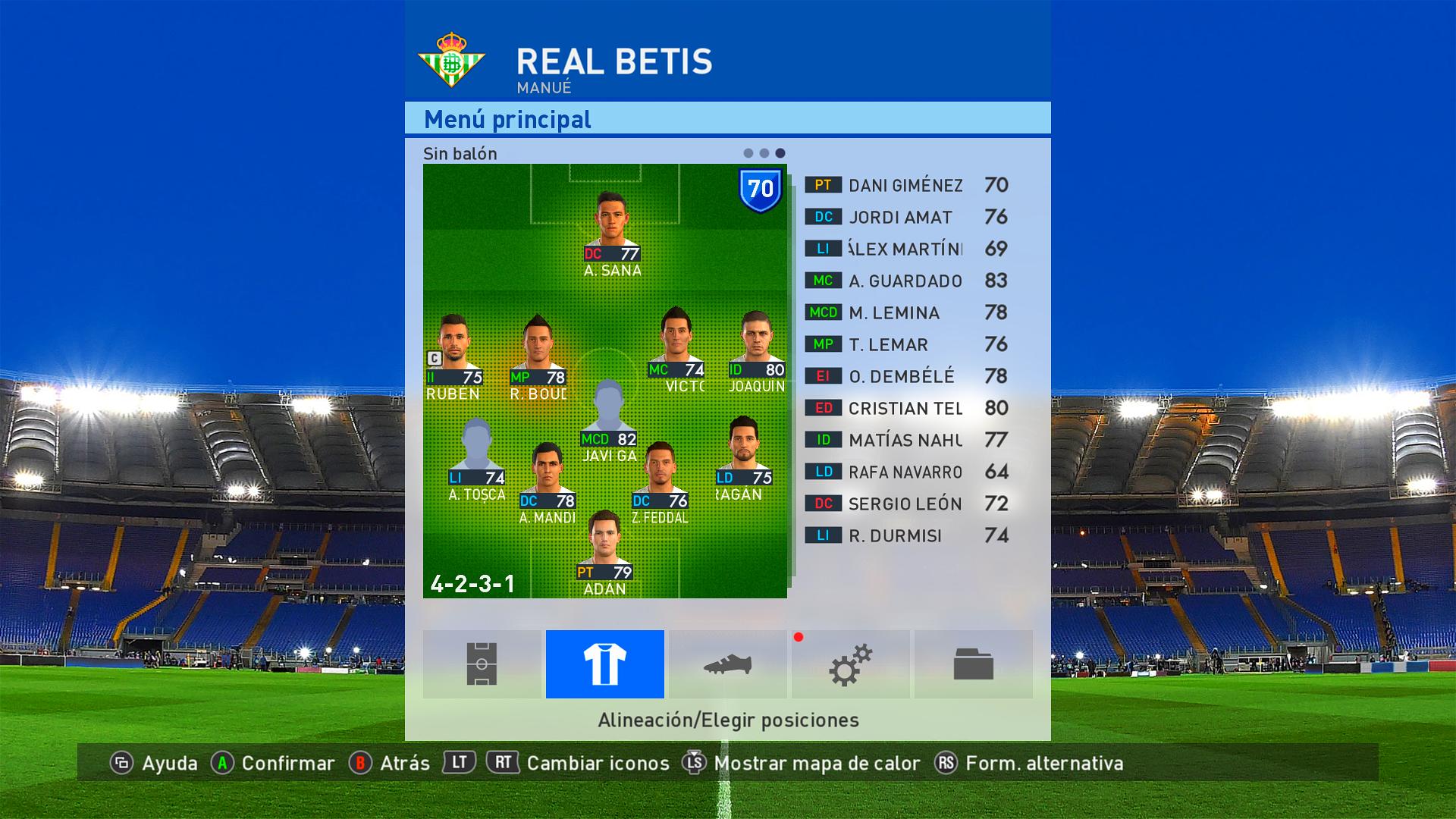1456x819 pixels.
Task: Select substitute Dani Giménez in the list
Action: click(905, 185)
